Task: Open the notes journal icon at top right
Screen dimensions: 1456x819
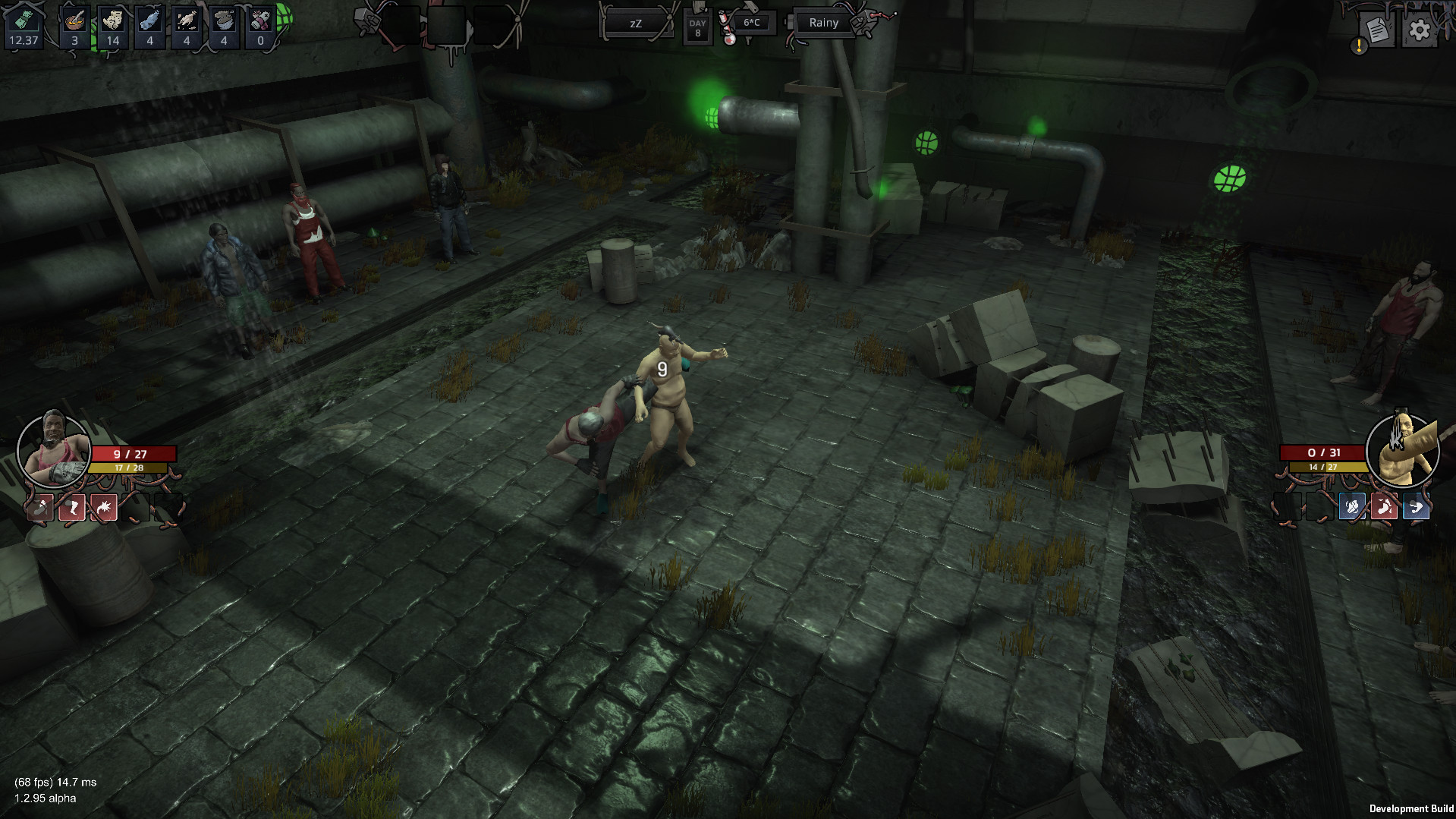Action: 1376,29
